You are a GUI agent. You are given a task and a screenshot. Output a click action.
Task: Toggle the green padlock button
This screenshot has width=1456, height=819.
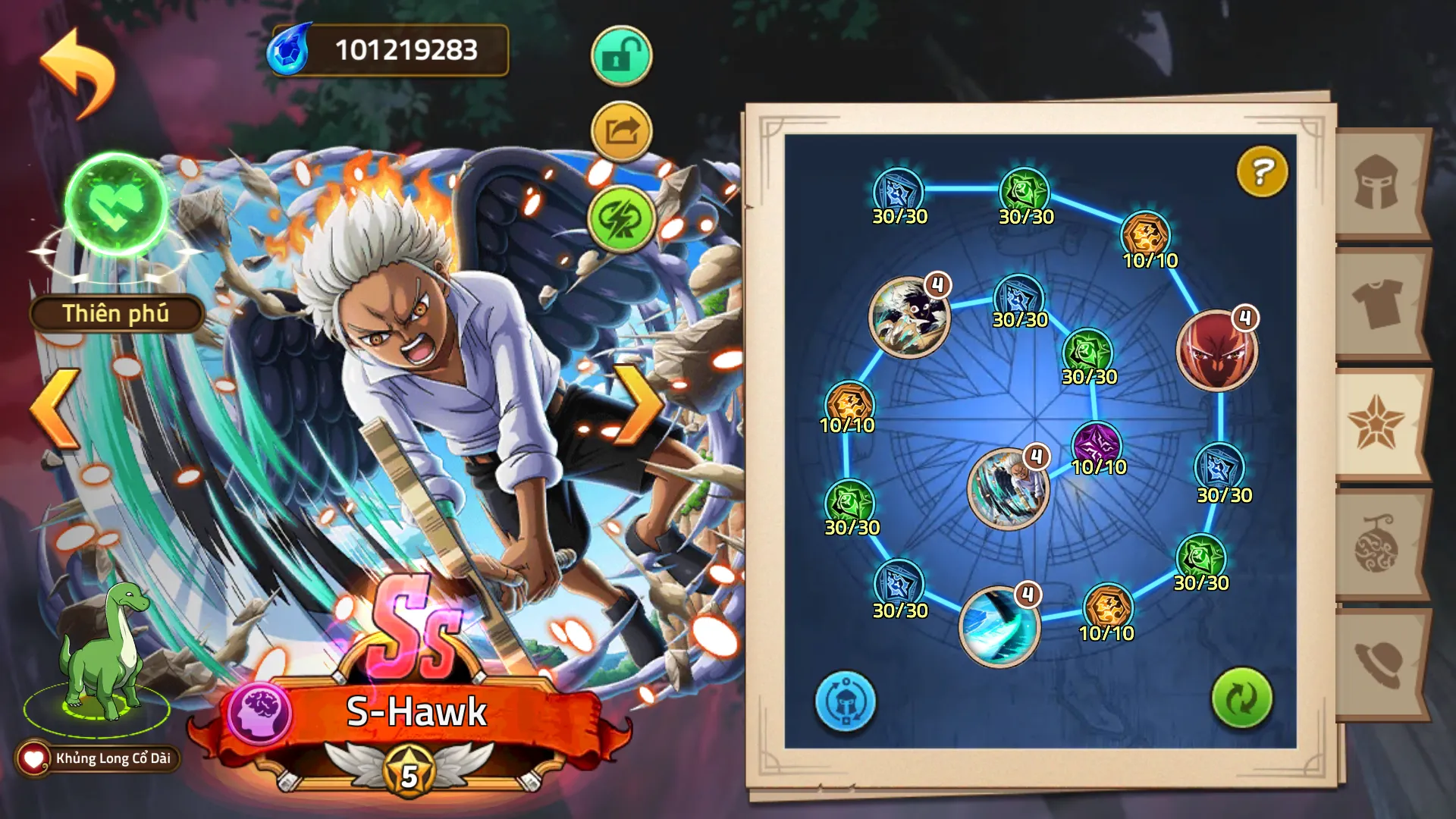tap(621, 56)
